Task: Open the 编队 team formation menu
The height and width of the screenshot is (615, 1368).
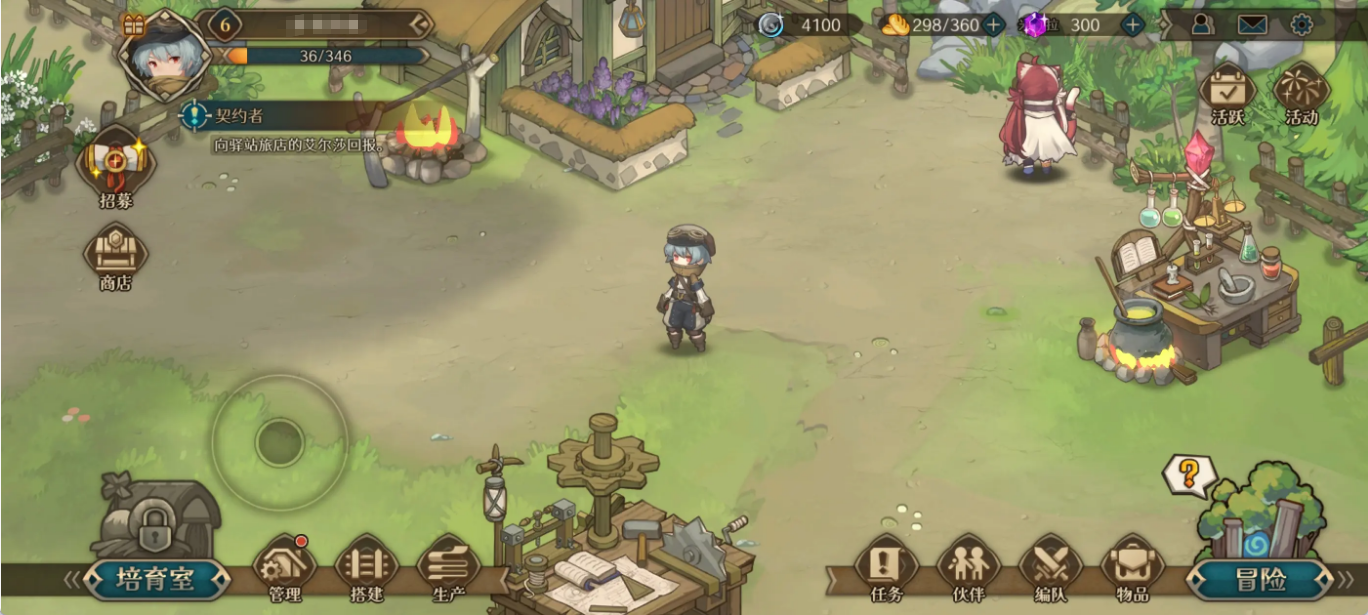Action: click(x=1050, y=568)
